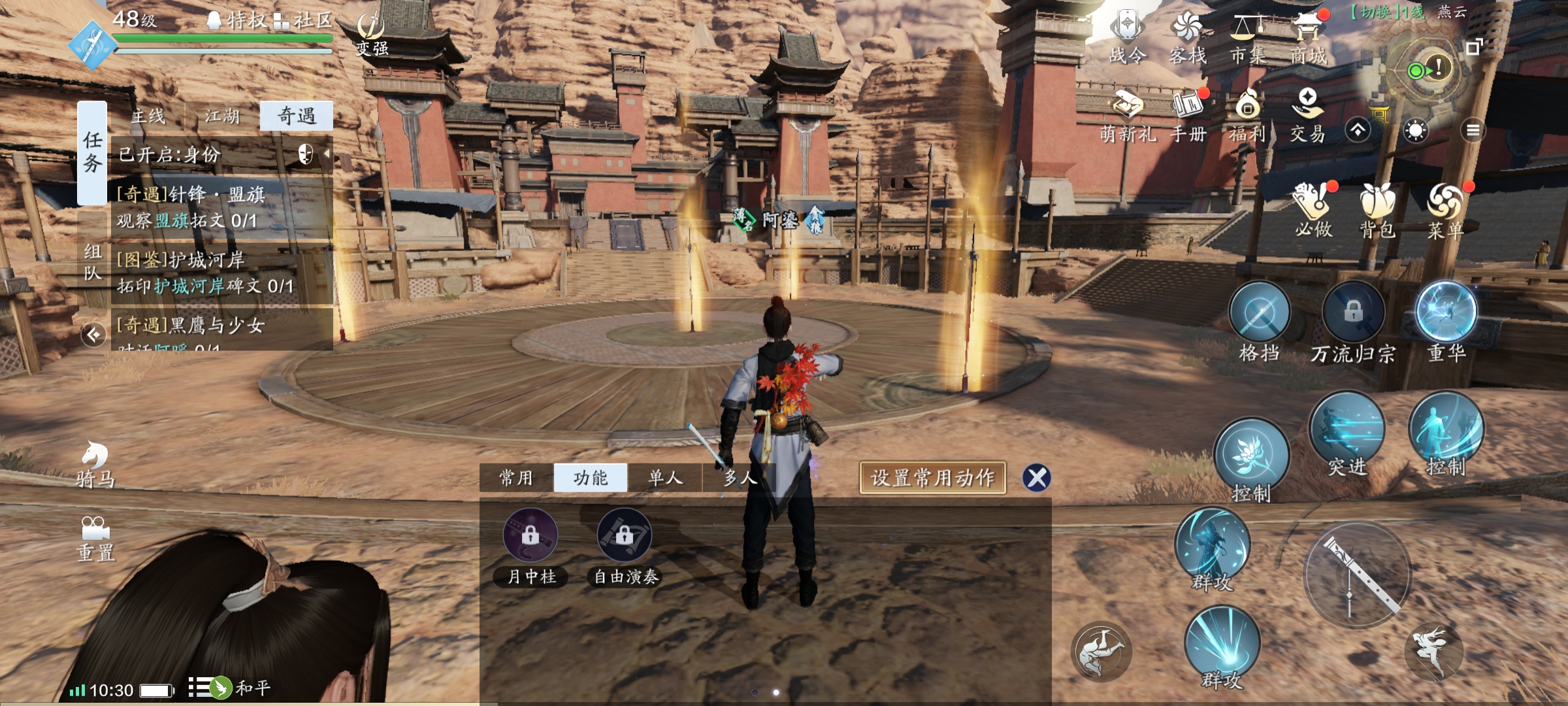The height and width of the screenshot is (706, 1568).
Task: Select the 多人 actions tab
Action: point(740,478)
